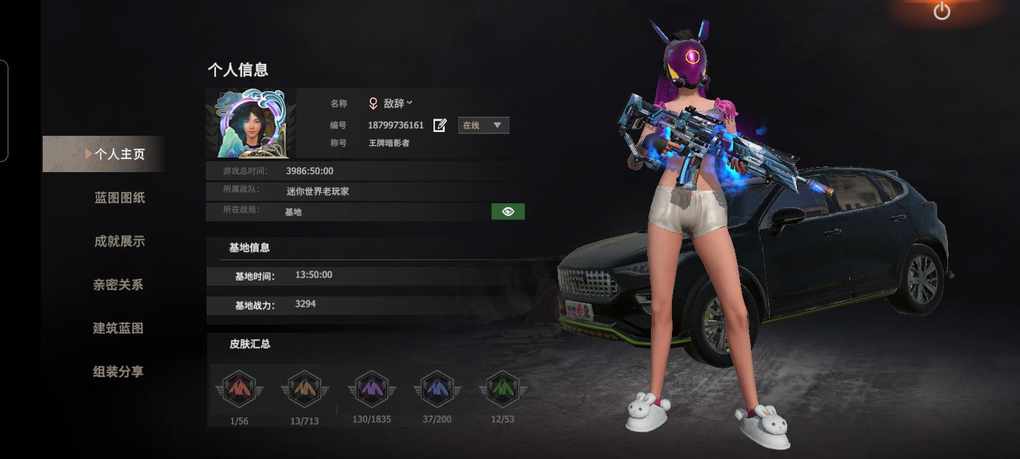Open the 个人主页 tab

click(119, 154)
